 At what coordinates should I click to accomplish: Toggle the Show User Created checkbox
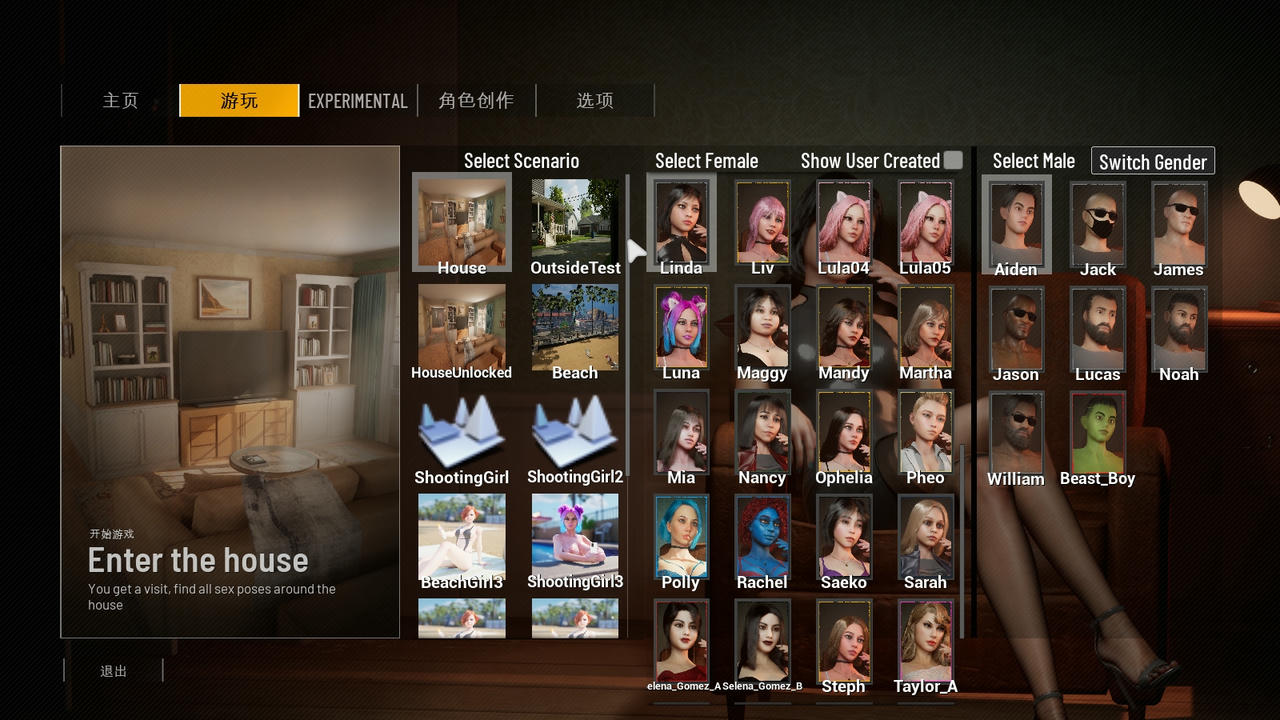(953, 160)
